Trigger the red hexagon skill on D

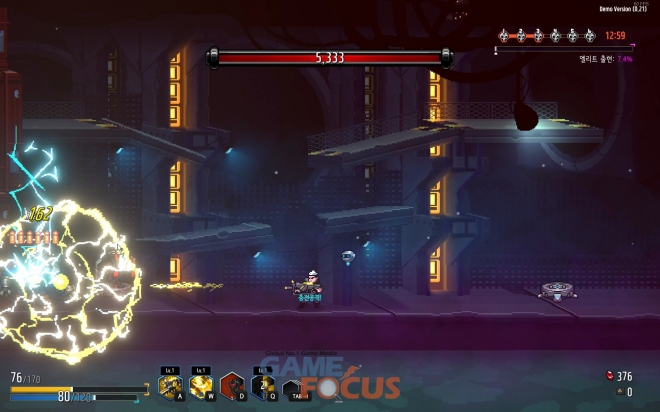[x=232, y=385]
